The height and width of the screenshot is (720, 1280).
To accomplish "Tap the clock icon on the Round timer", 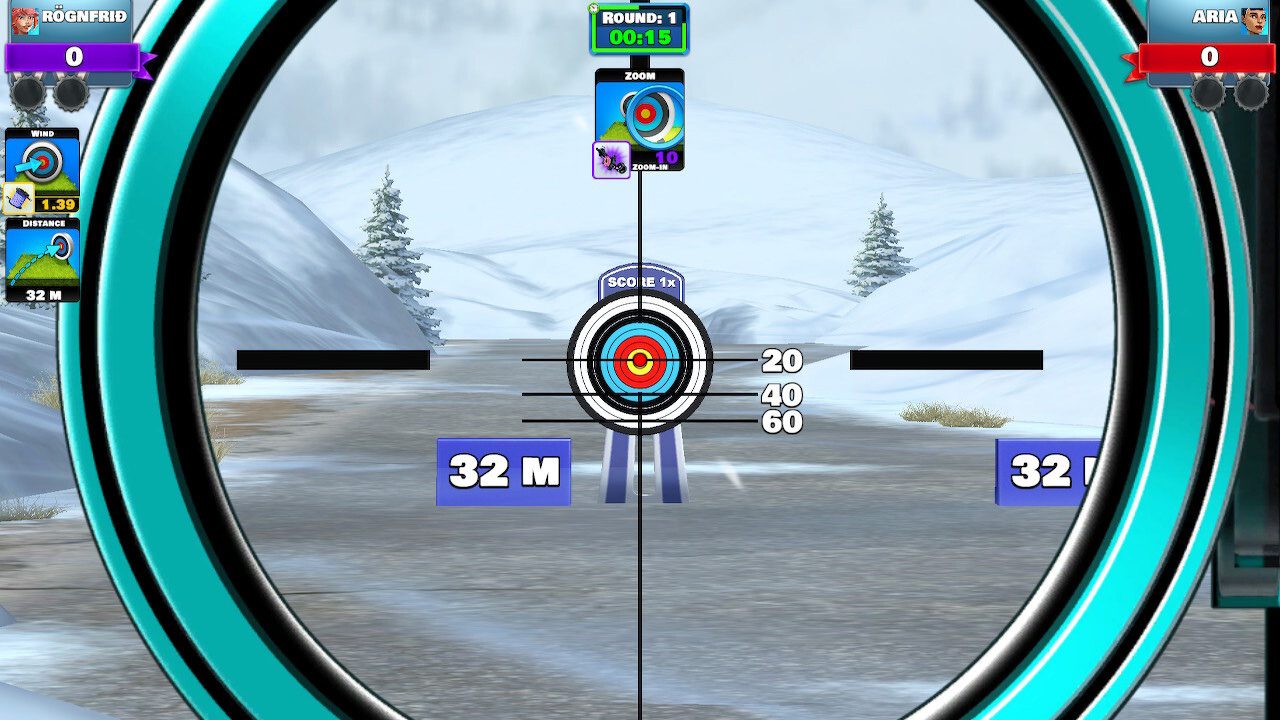I will click(x=593, y=9).
